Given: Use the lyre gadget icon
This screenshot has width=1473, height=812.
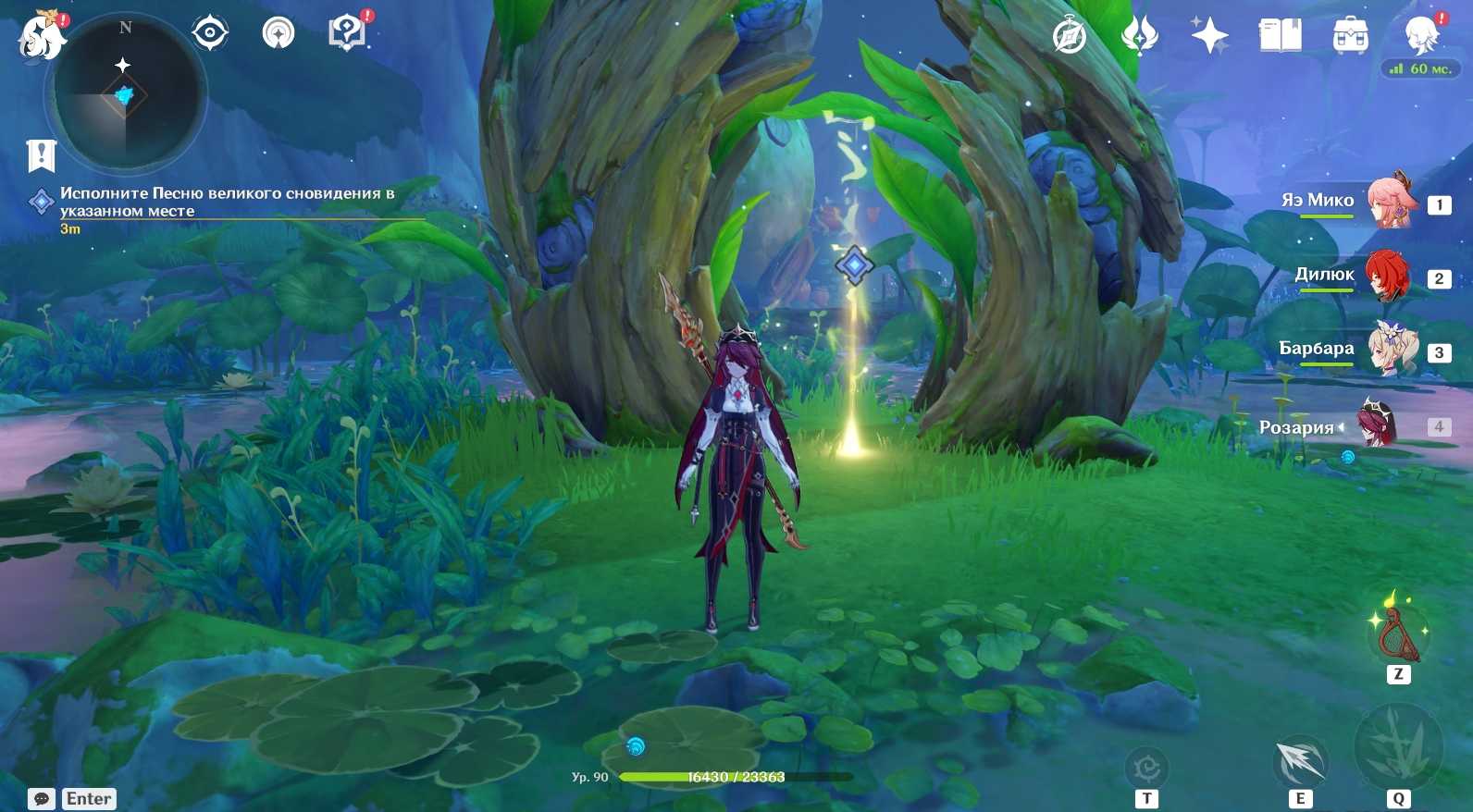Looking at the screenshot, I should point(1398,634).
